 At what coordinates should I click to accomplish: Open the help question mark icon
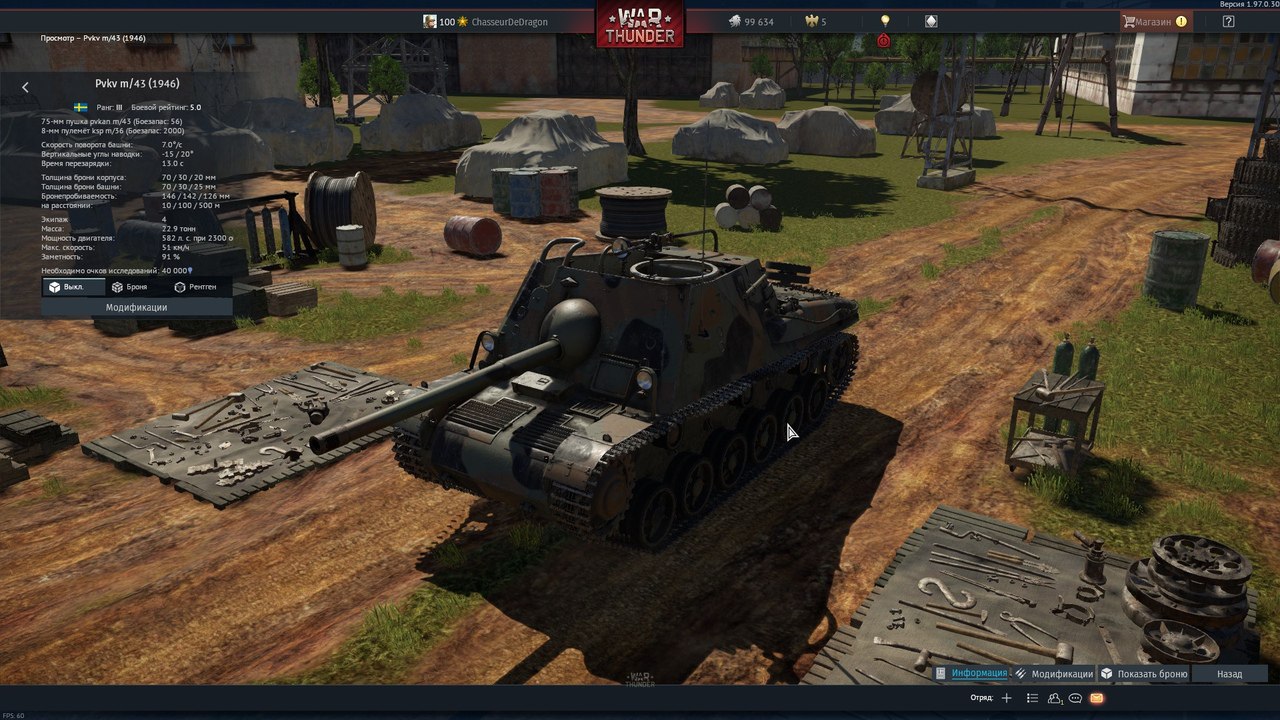[x=1228, y=21]
